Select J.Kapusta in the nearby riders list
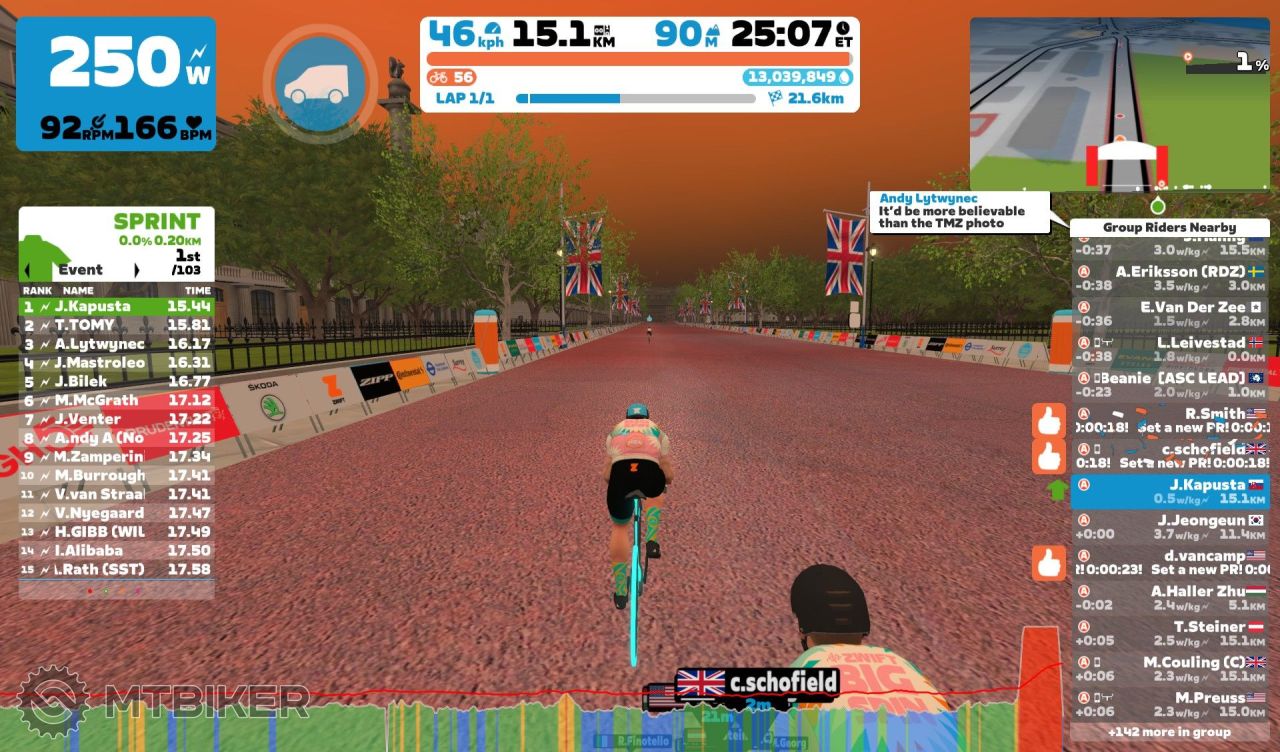The width and height of the screenshot is (1280, 752). click(x=1169, y=491)
